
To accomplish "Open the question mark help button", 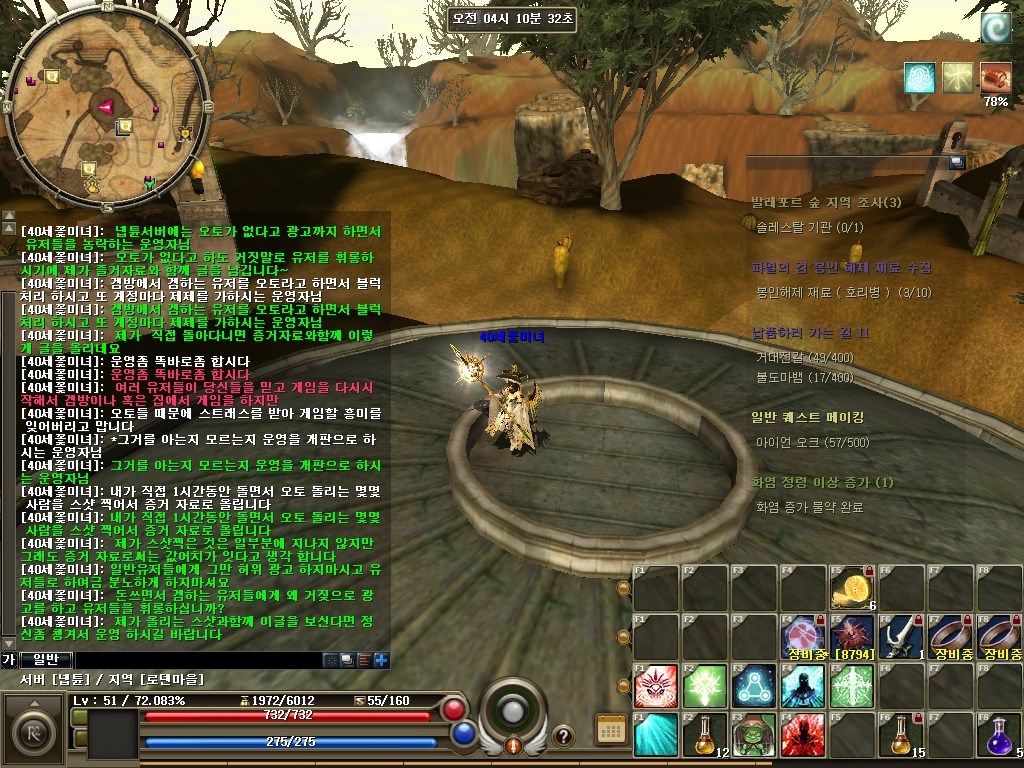I will point(563,735).
